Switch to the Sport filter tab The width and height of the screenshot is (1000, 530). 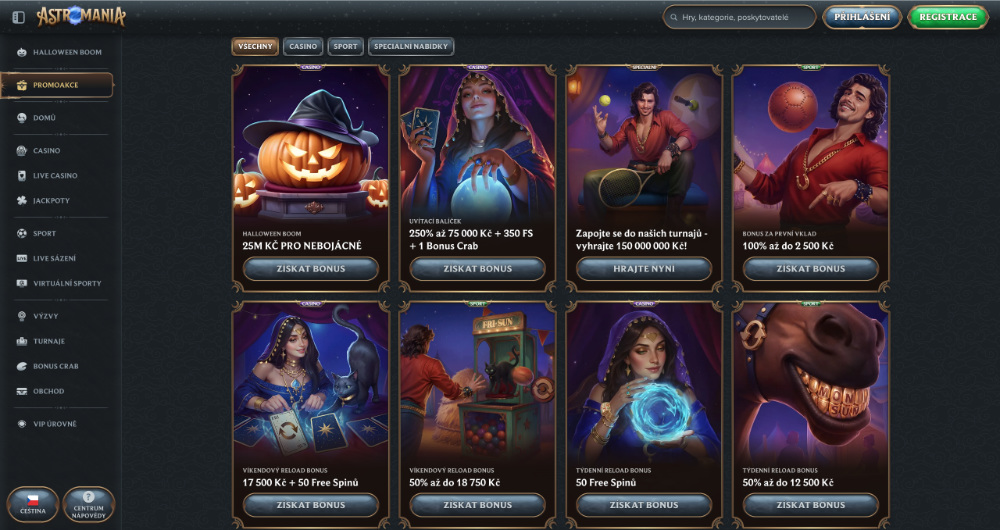345,46
